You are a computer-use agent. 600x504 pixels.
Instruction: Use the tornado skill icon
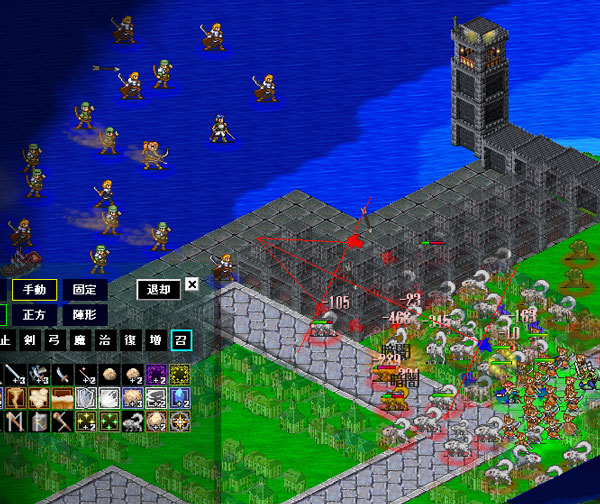click(12, 398)
